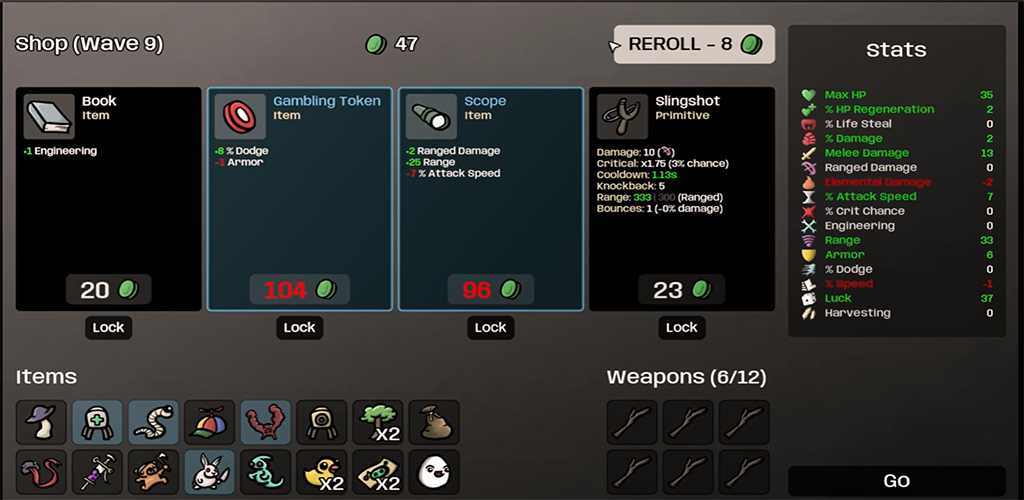The width and height of the screenshot is (1024, 500).
Task: Buy the Slingshot for 23 materials
Action: click(681, 290)
